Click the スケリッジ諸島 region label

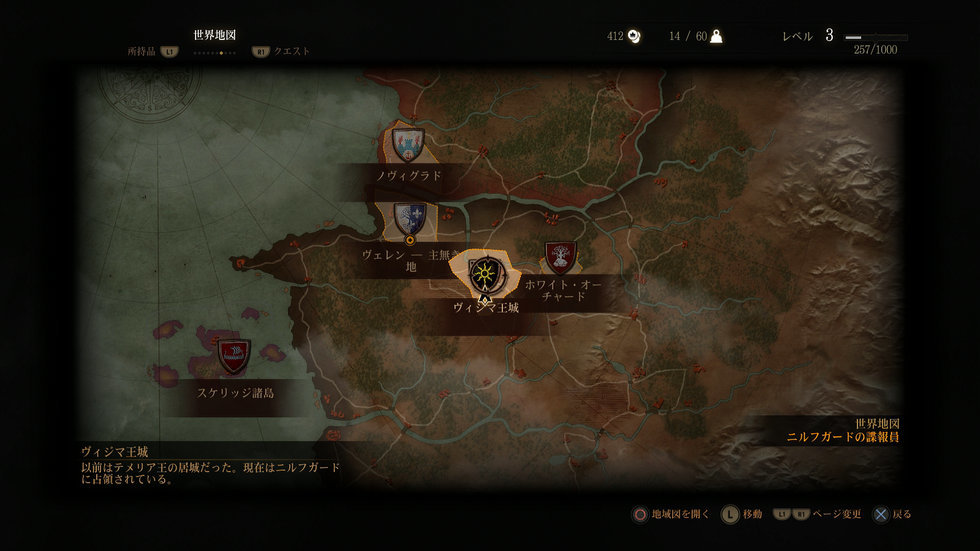tap(235, 393)
